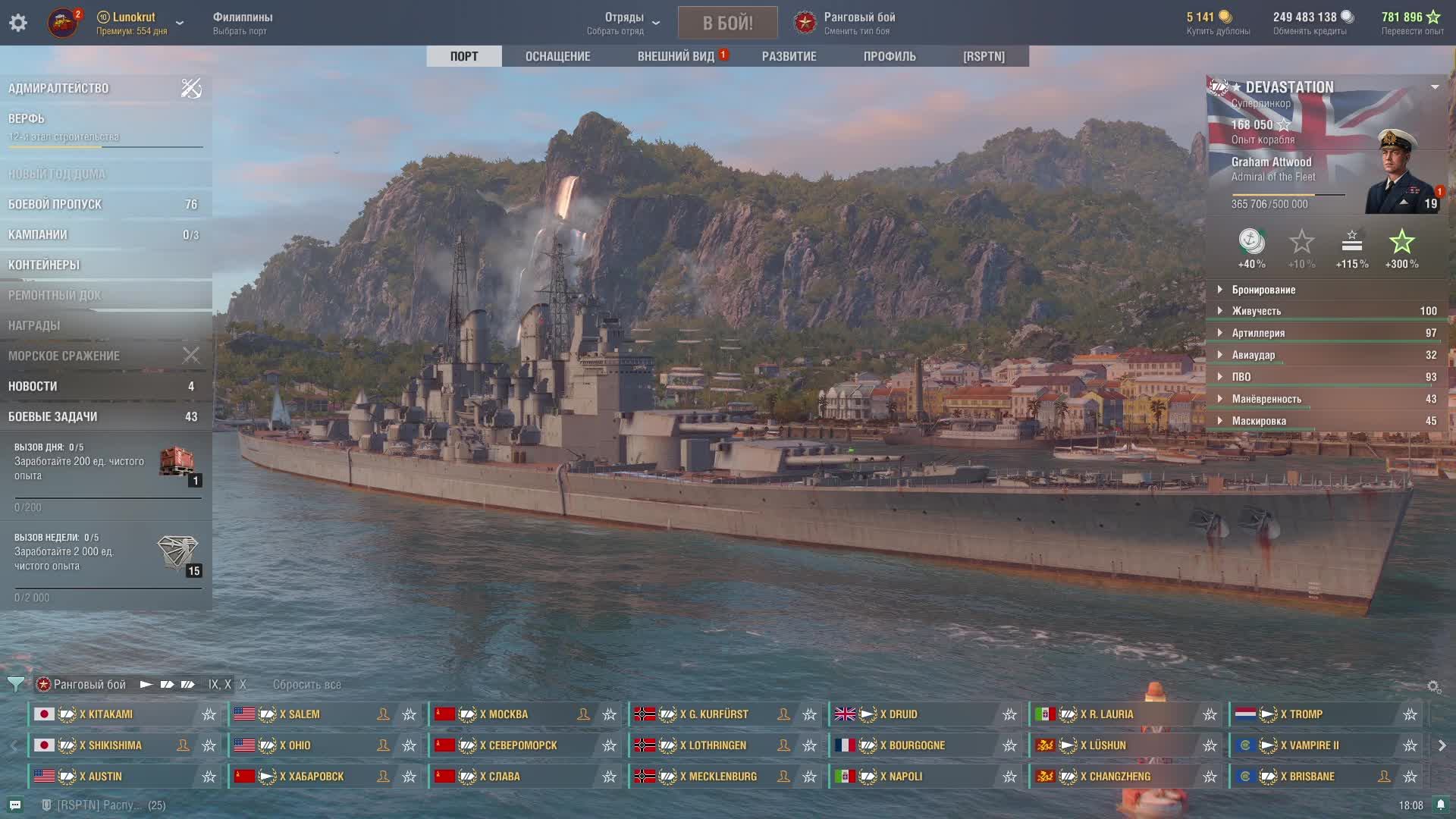Open the КОНТЕЙНЕРЫ section

(x=44, y=265)
